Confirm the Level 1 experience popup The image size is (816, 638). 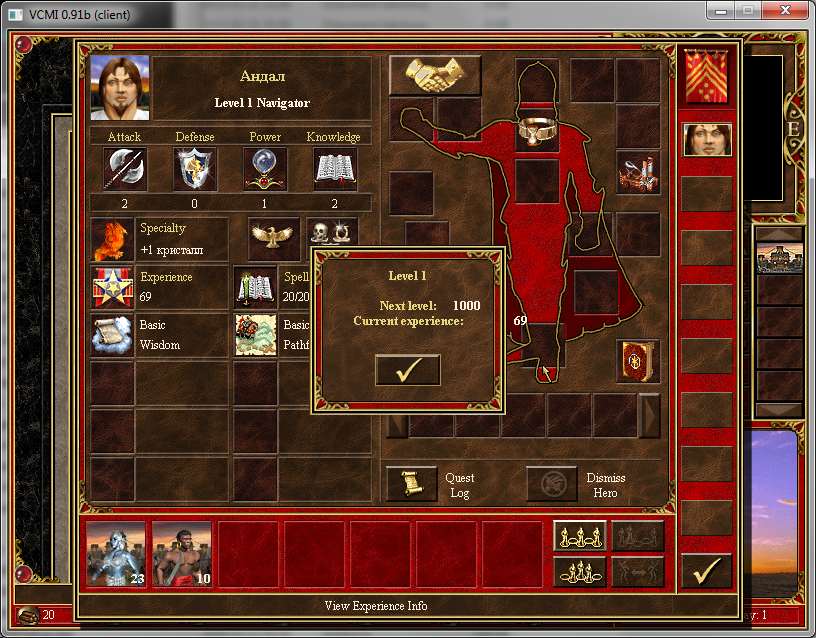point(407,369)
